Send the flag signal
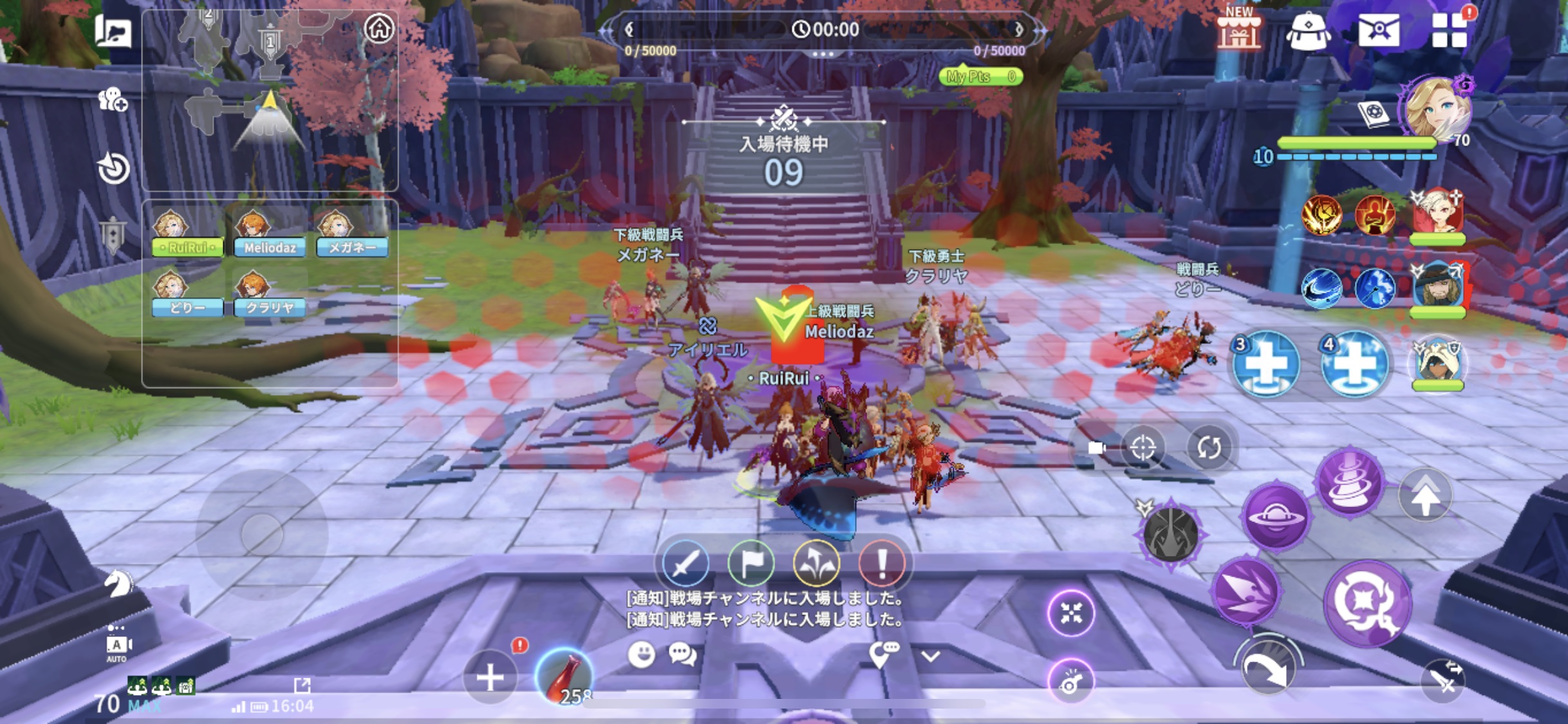 751,564
